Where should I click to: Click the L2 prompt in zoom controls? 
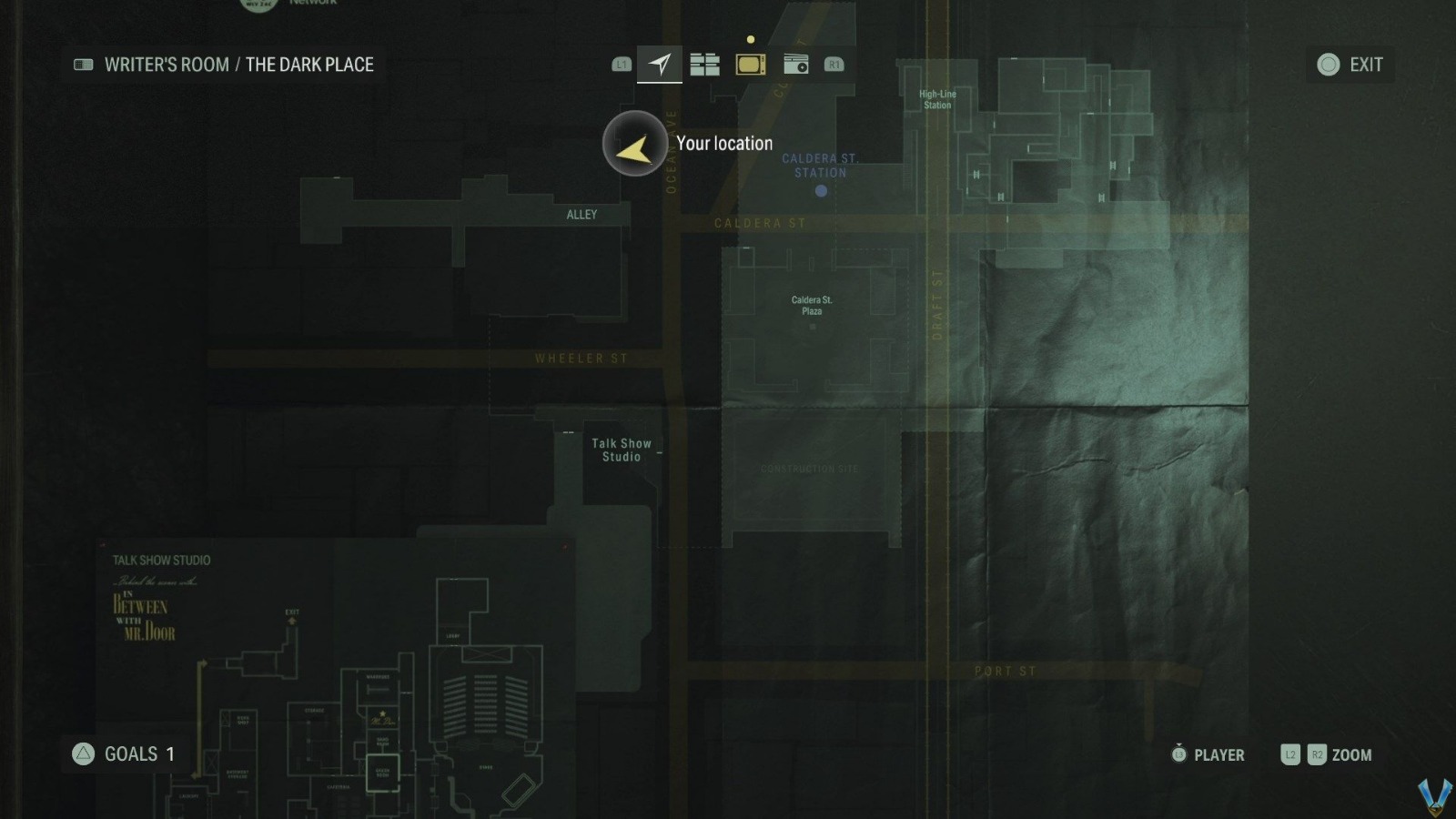pyautogui.click(x=1289, y=754)
